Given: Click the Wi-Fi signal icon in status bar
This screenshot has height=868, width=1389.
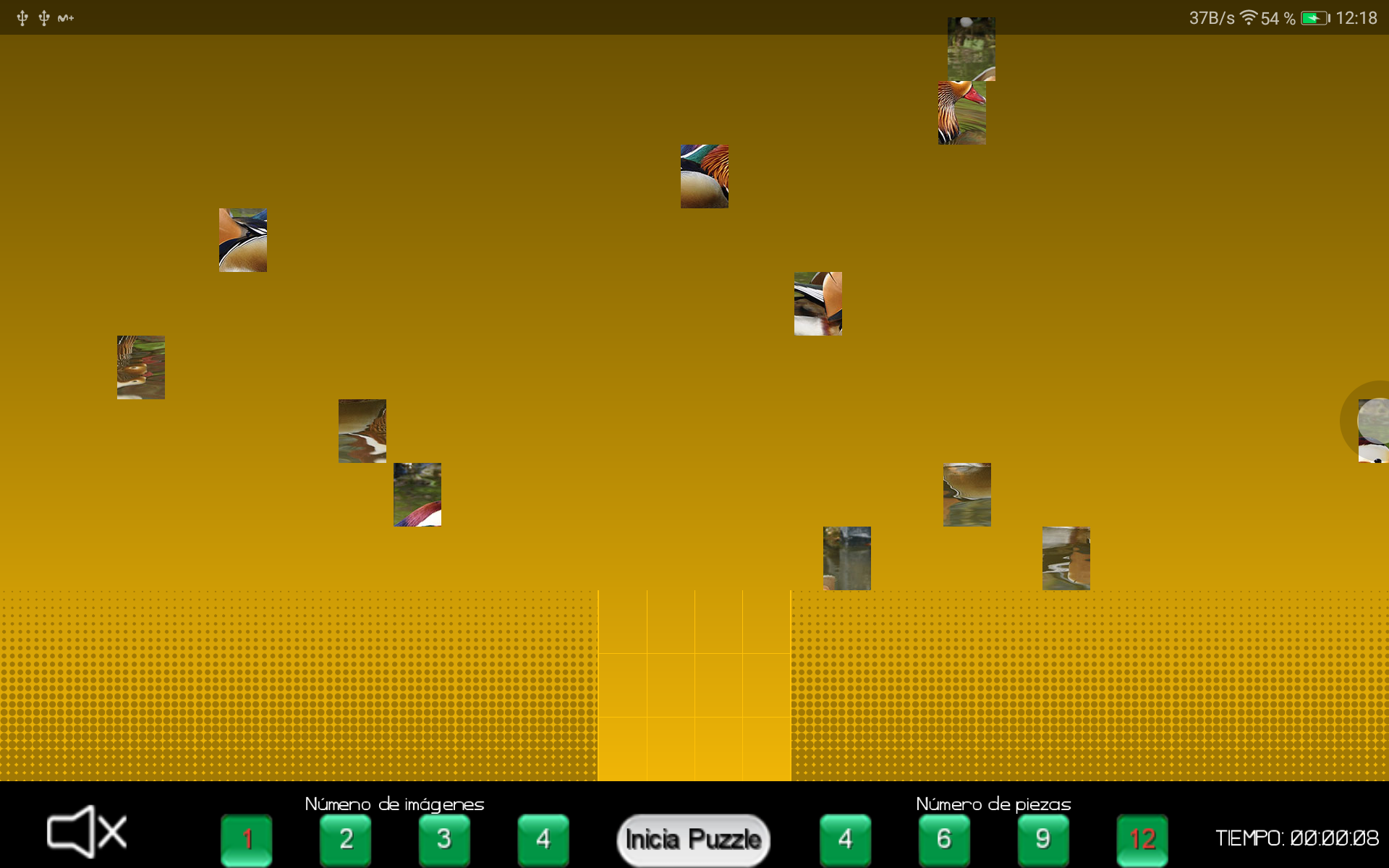Looking at the screenshot, I should 1249,18.
